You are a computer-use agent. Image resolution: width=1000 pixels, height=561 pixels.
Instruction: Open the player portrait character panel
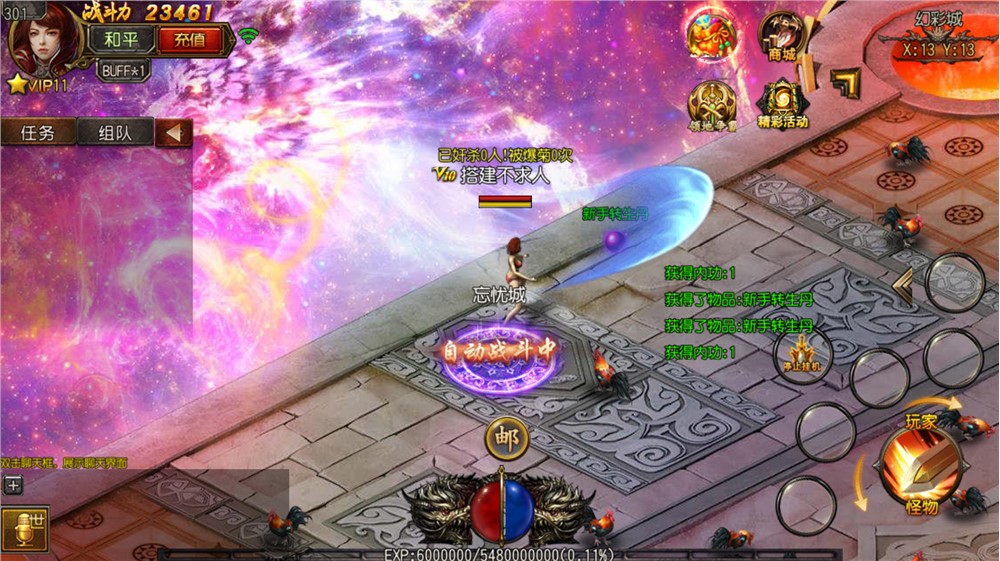(45, 39)
